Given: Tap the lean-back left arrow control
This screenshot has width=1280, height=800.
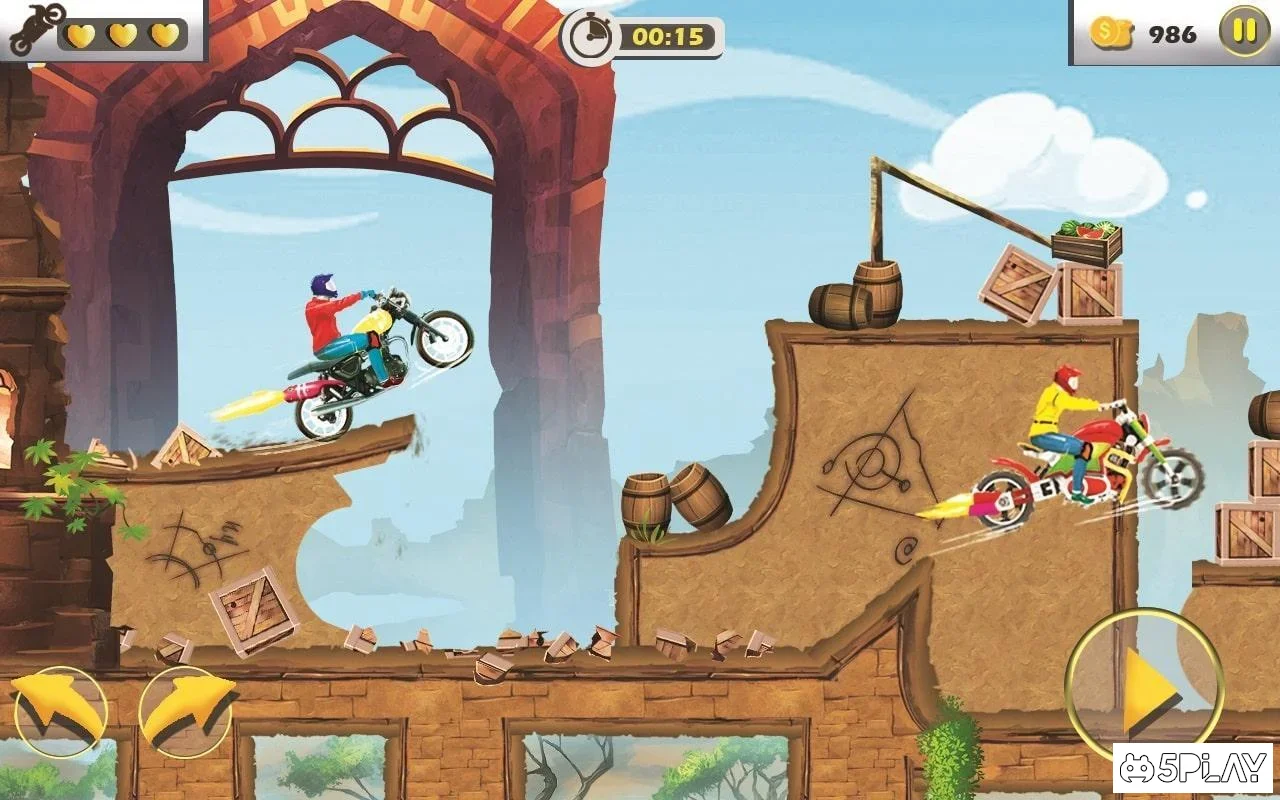Looking at the screenshot, I should 59,711.
